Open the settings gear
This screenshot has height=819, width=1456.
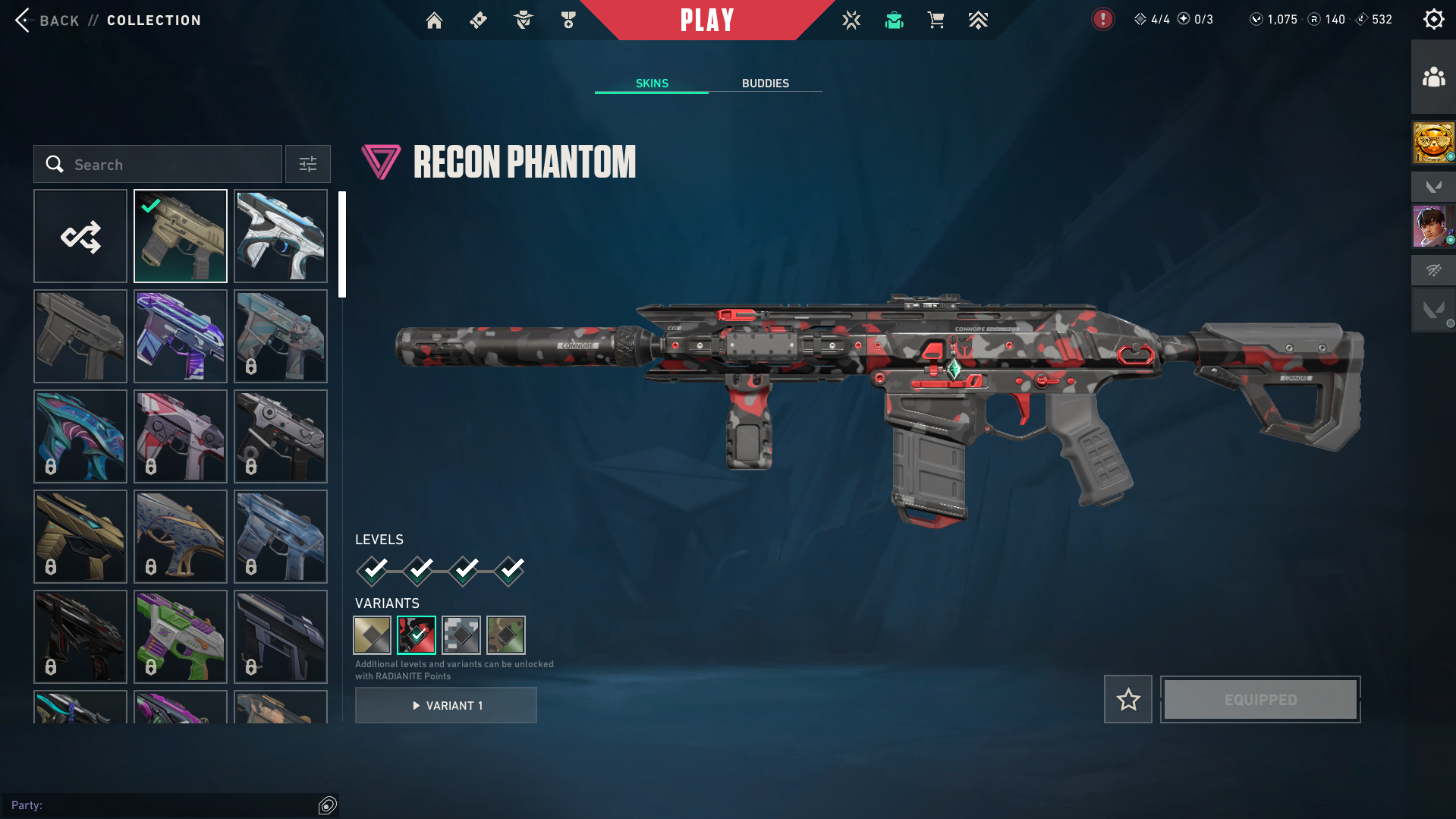click(1433, 20)
